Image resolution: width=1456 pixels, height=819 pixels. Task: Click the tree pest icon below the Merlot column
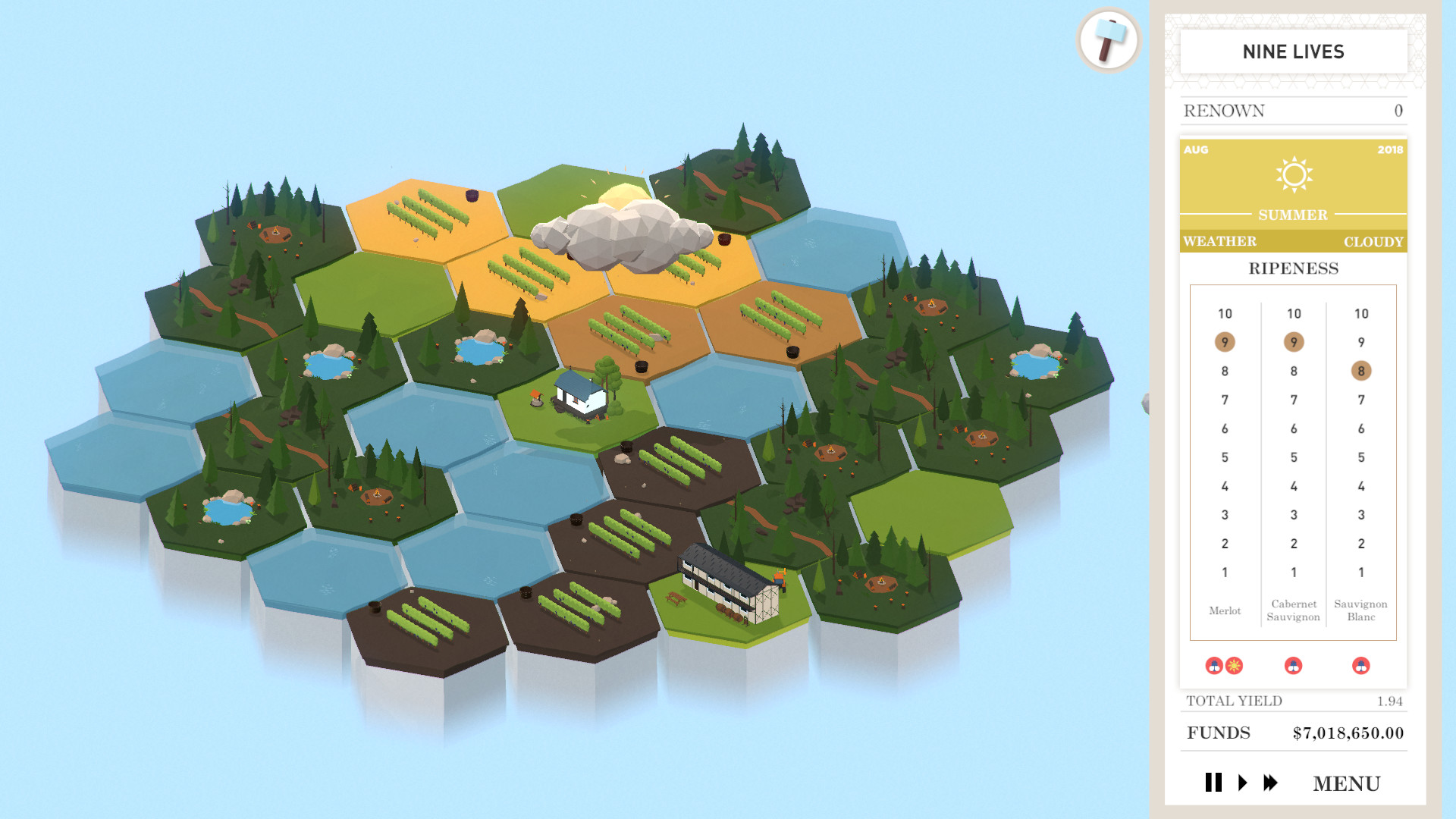pos(1213,666)
